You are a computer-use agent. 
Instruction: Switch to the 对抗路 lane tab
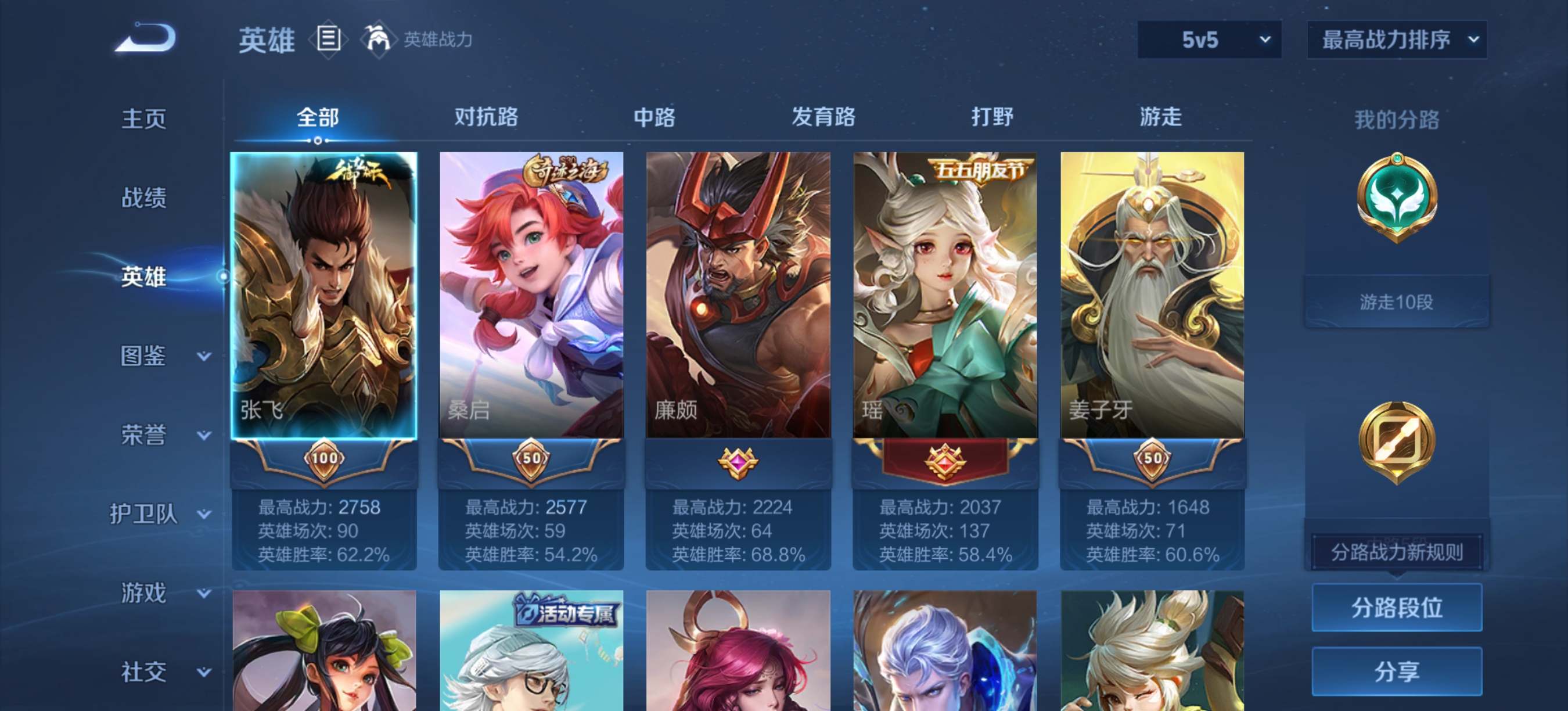click(x=485, y=117)
